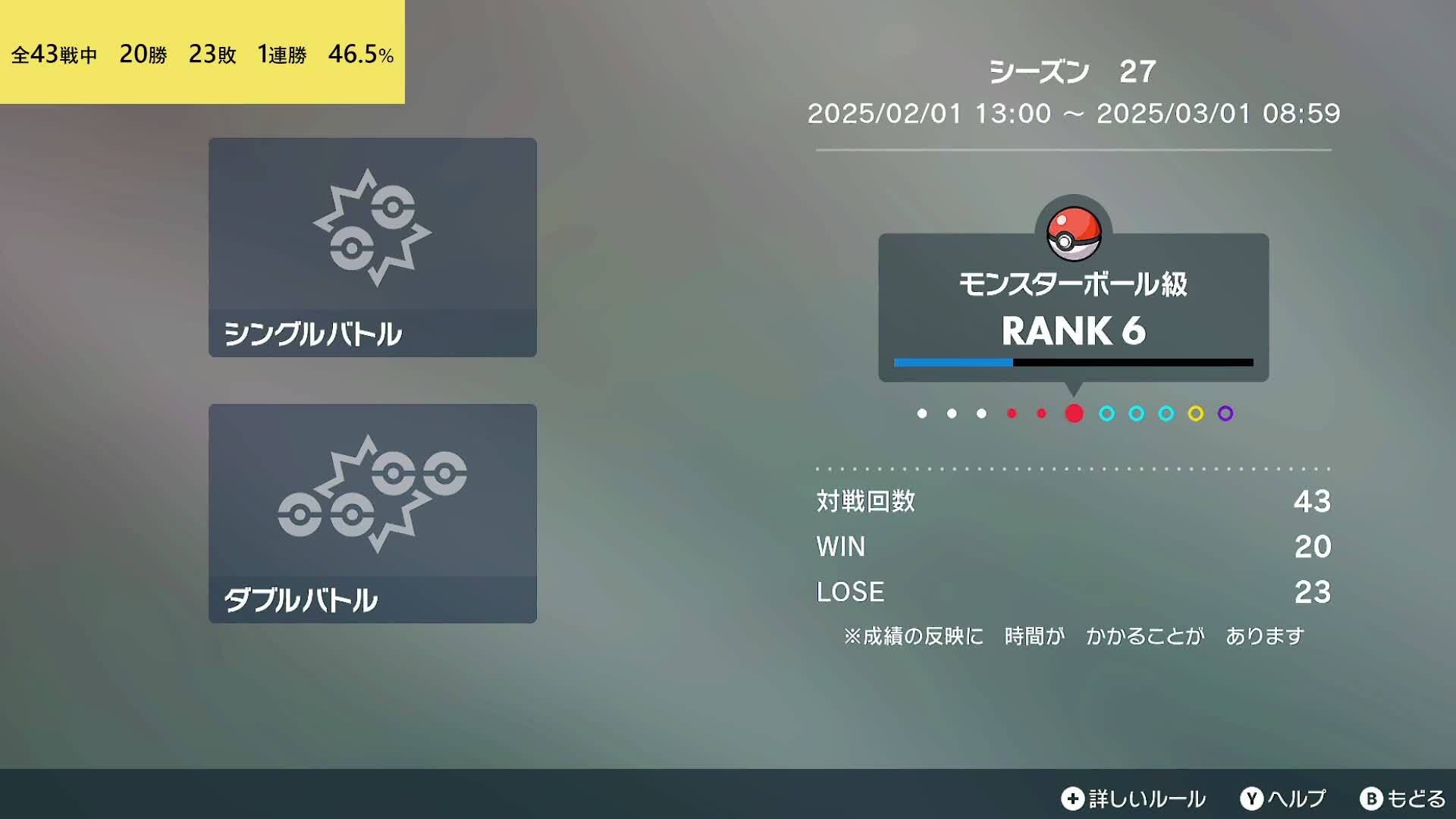Click the シーズン 27 heading

click(x=1070, y=72)
